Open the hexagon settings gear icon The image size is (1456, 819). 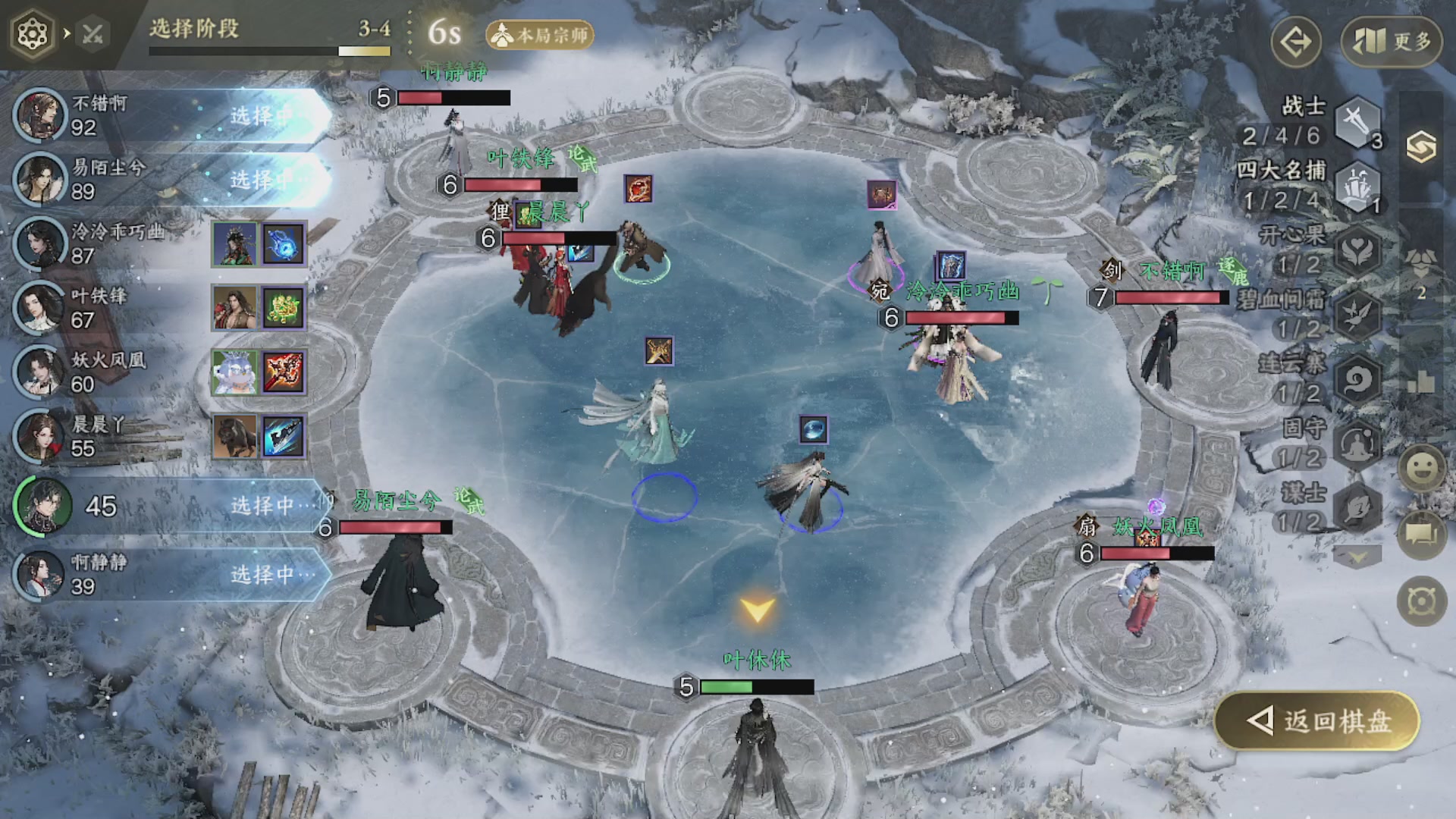pyautogui.click(x=33, y=34)
